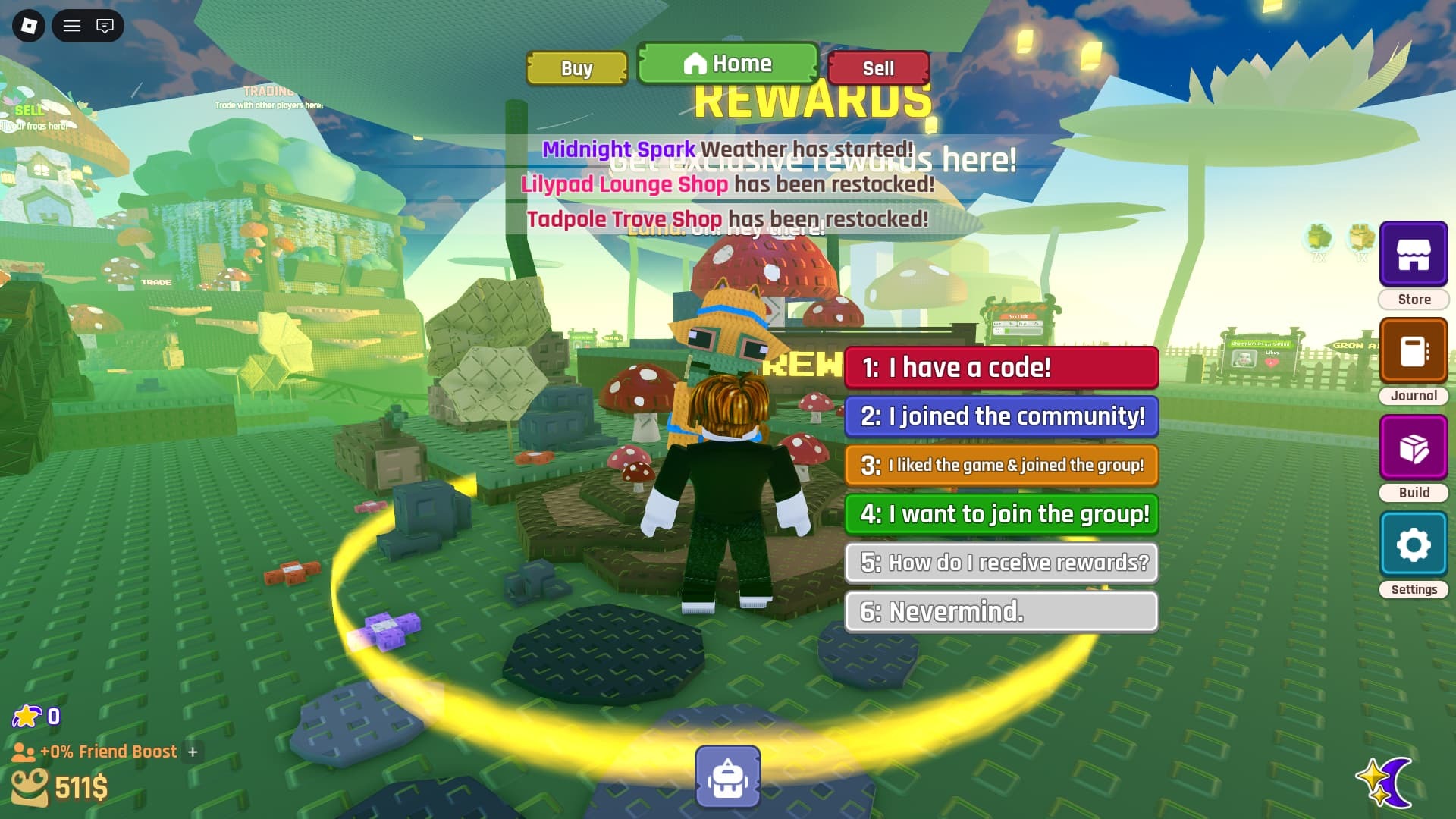This screenshot has width=1456, height=819.
Task: Choose 'I joined the community!' response
Action: click(x=1001, y=416)
